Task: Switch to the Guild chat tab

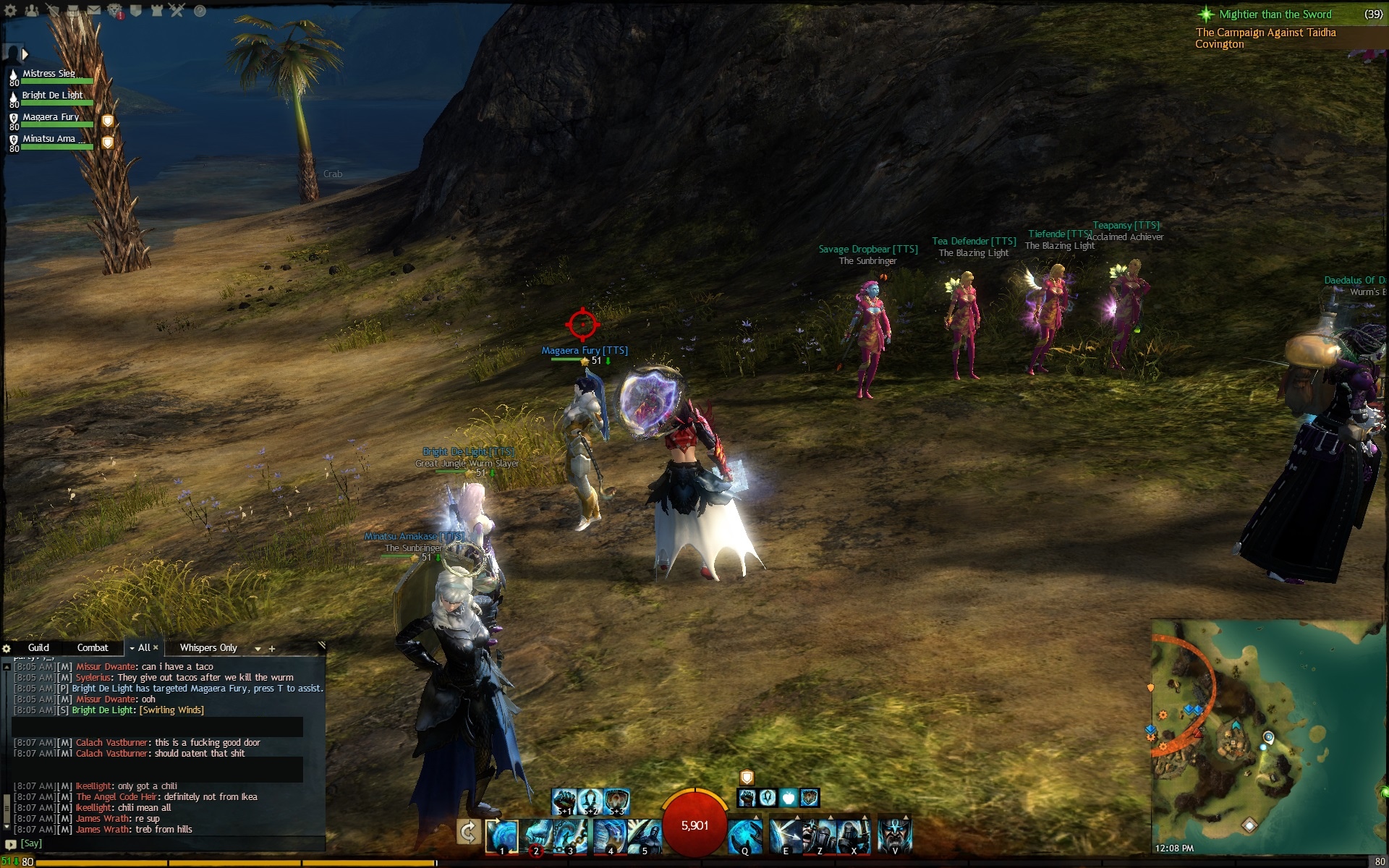Action: coord(38,647)
